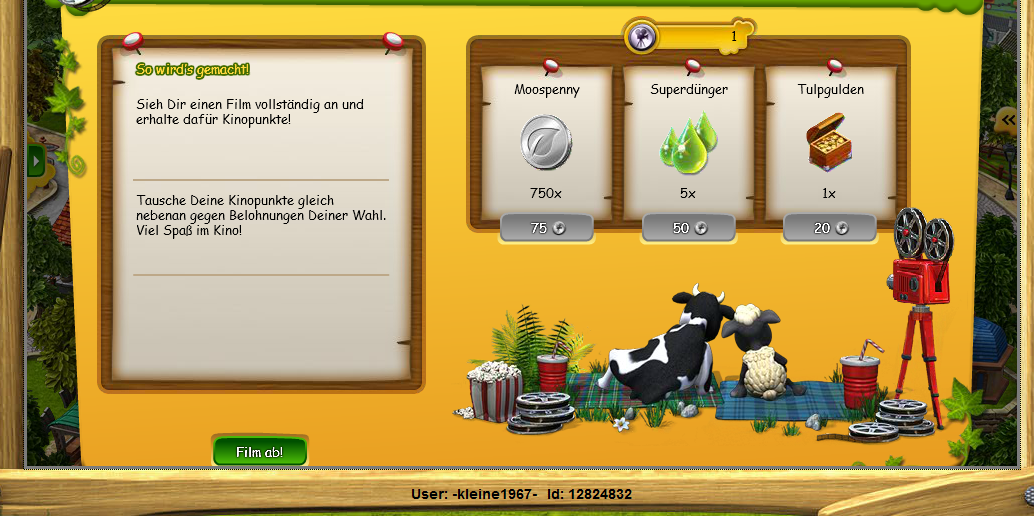Buy Moospenny for 75 cinema points

pos(546,228)
